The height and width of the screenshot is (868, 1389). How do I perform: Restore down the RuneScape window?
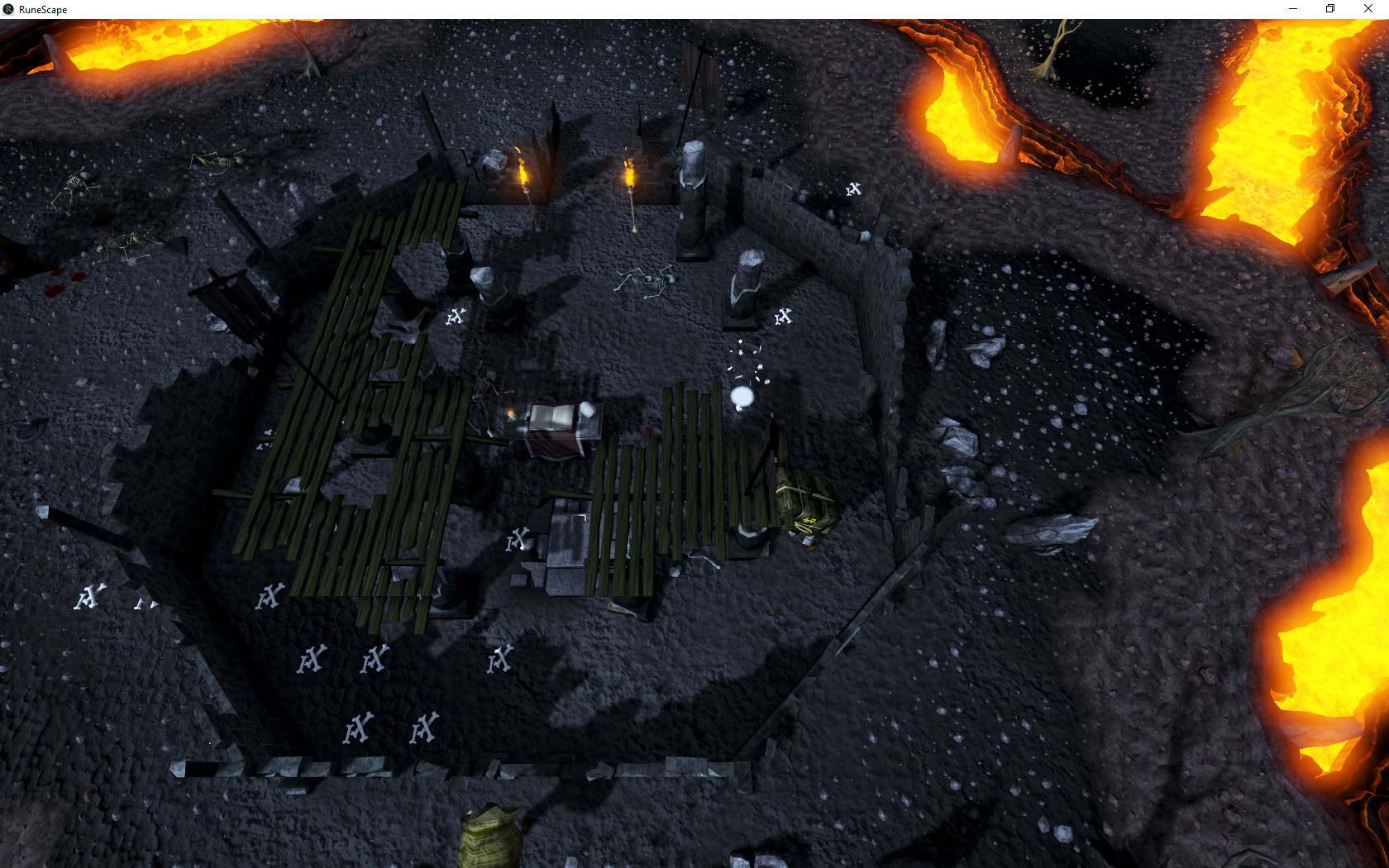[x=1330, y=9]
